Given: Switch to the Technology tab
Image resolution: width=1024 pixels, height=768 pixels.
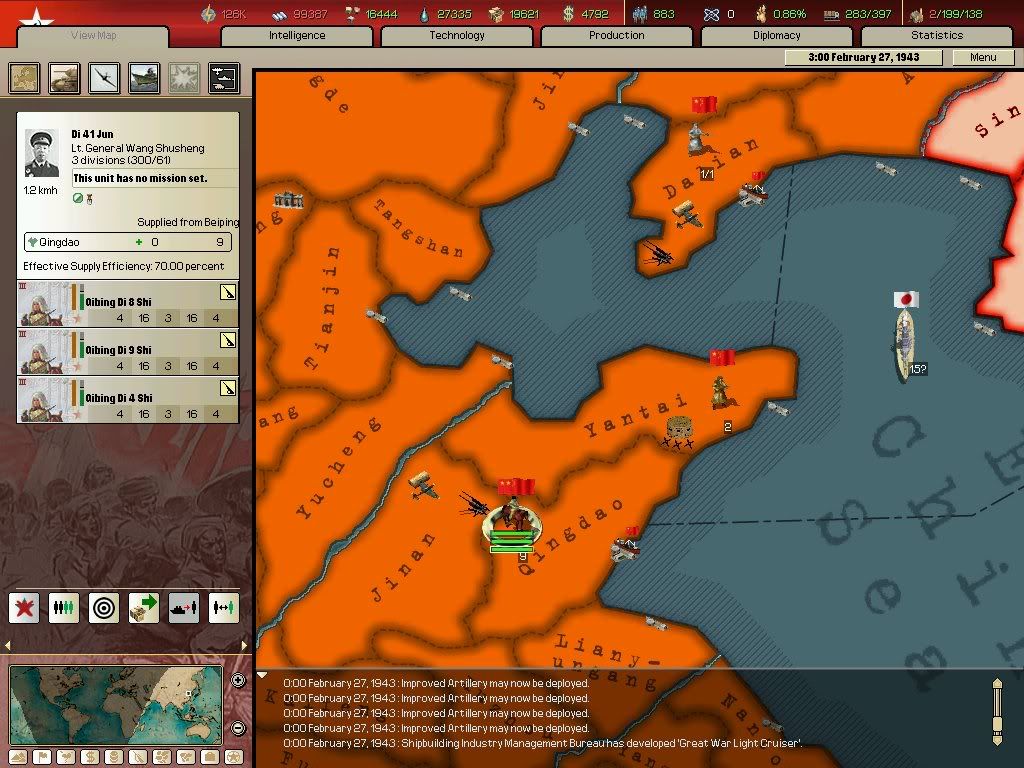Looking at the screenshot, I should click(x=457, y=36).
